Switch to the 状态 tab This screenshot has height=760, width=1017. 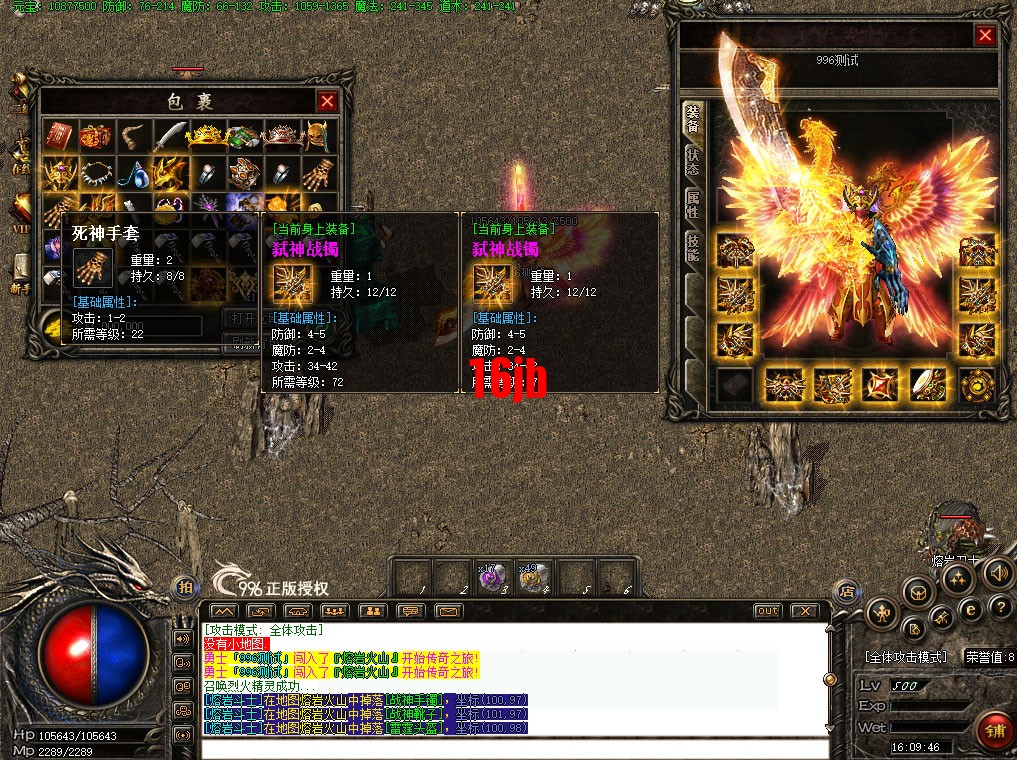[x=692, y=163]
